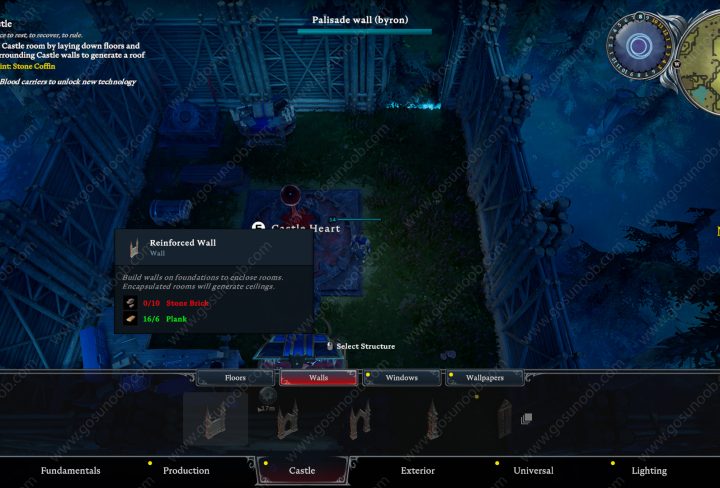This screenshot has width=720, height=488.
Task: Choose the wall with arched entrance structure
Action: pos(288,419)
